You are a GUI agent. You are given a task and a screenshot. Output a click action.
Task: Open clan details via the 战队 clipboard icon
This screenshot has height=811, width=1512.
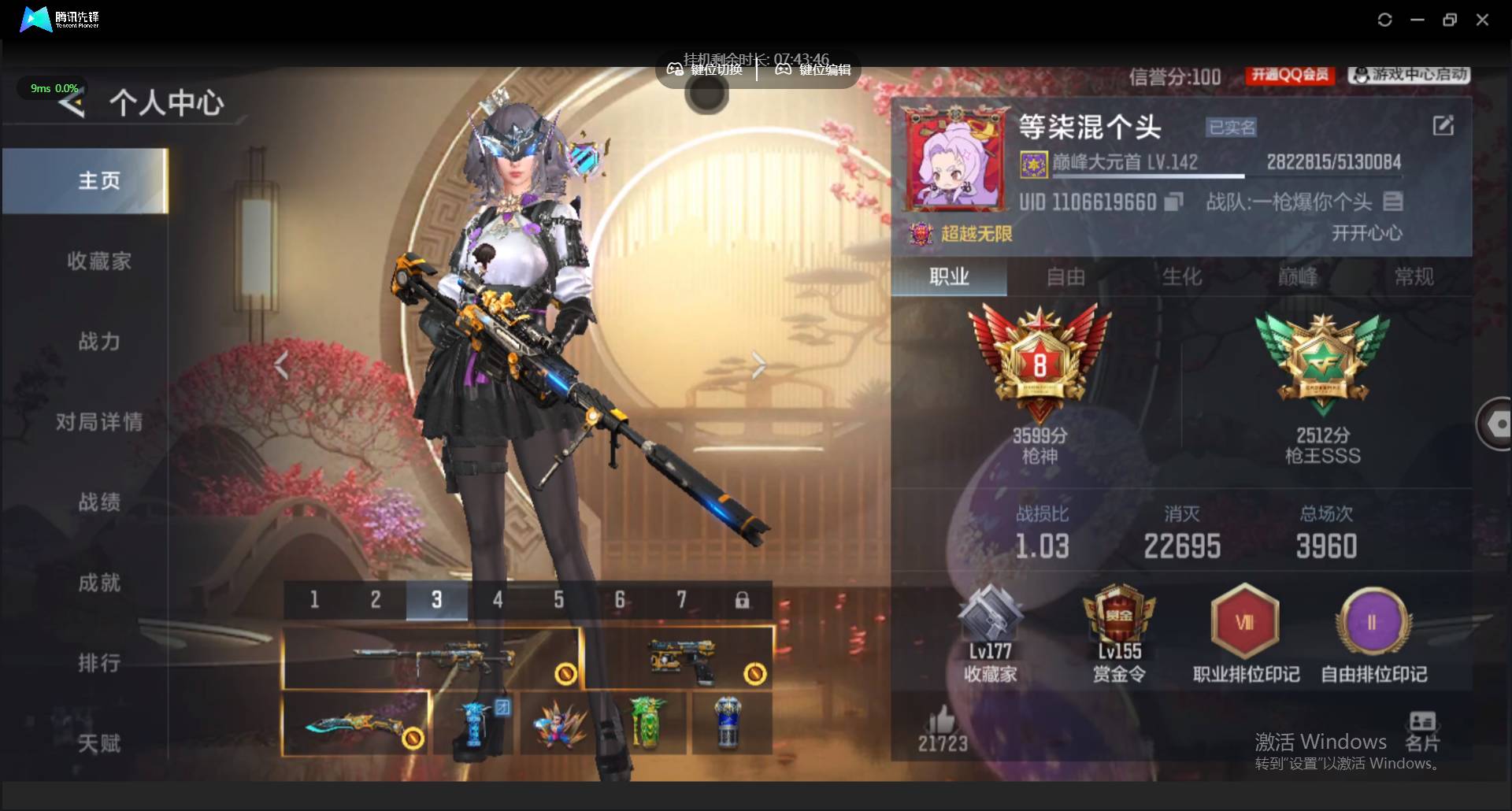[x=1392, y=202]
